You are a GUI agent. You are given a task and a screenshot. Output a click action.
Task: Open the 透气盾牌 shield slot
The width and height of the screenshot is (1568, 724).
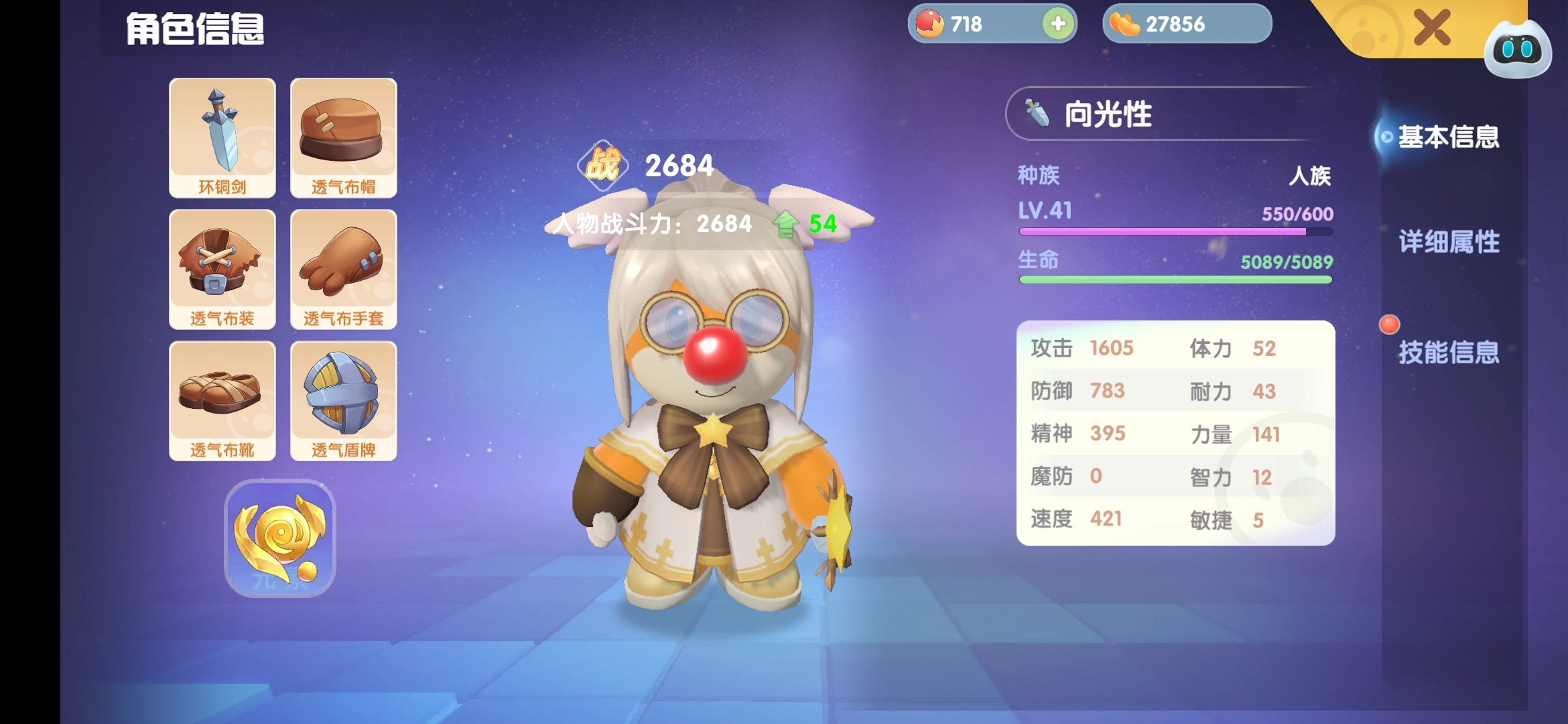343,400
